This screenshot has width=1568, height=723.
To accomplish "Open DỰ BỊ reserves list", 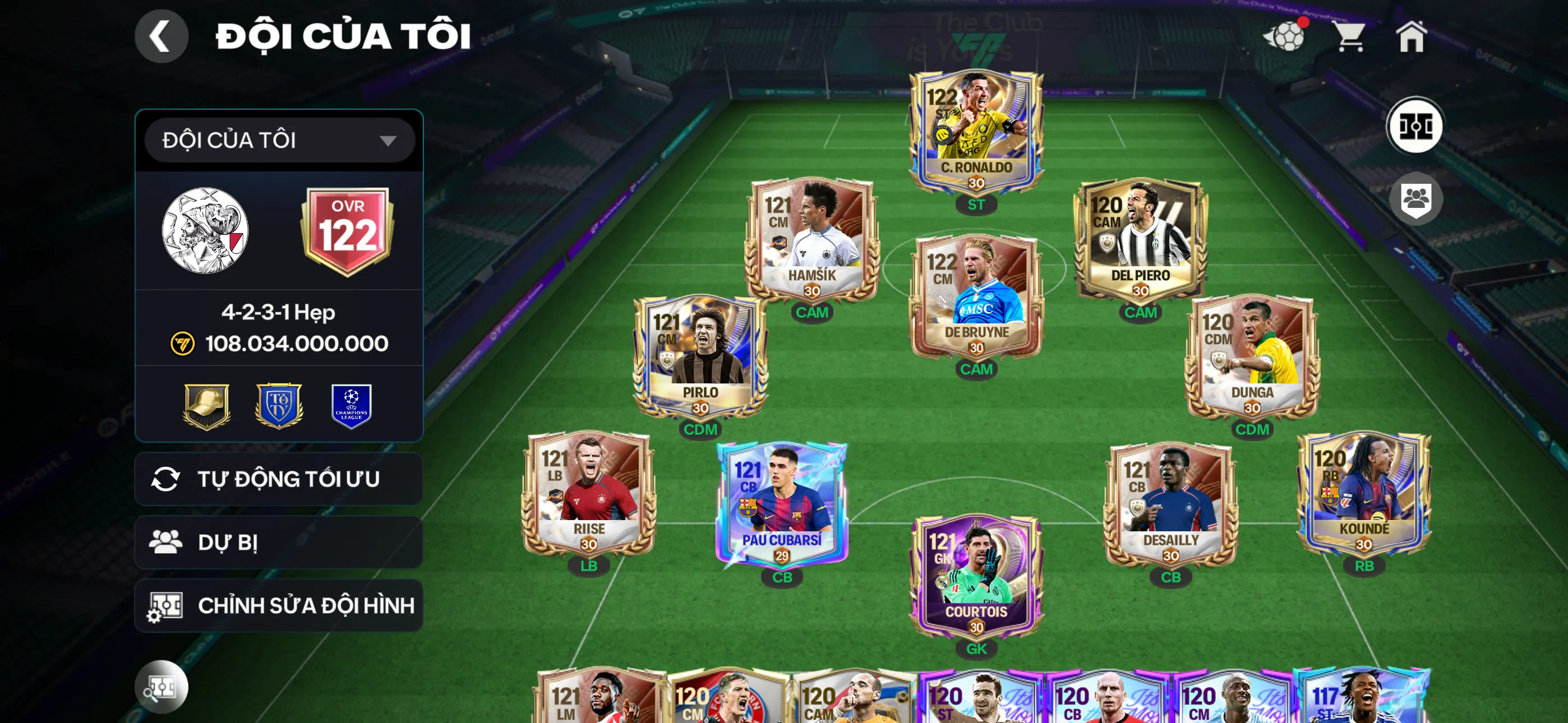I will pyautogui.click(x=279, y=541).
